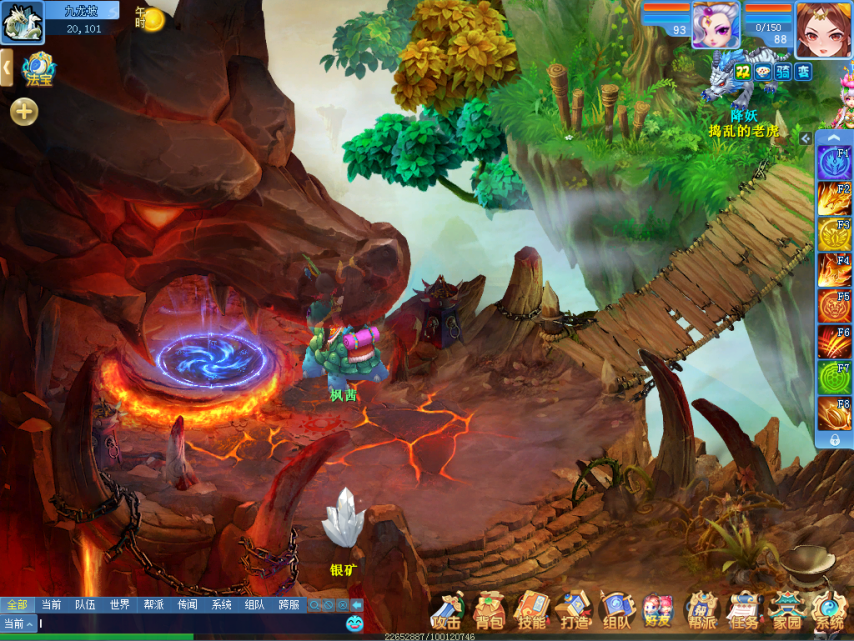Open the 九龙坡 map via dragon icon
854x641 pixels.
21,23
